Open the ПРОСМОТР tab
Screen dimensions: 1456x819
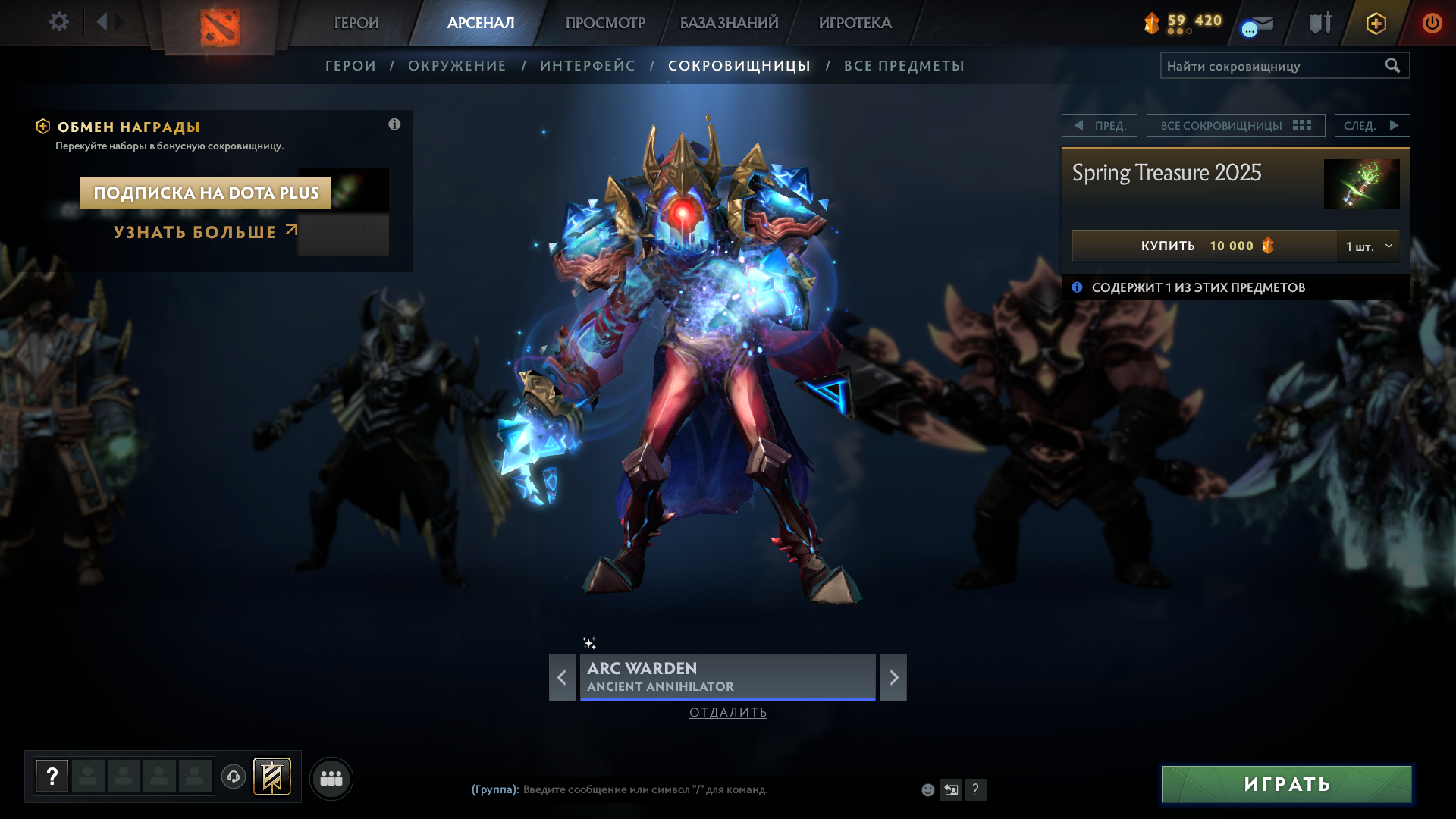click(605, 23)
